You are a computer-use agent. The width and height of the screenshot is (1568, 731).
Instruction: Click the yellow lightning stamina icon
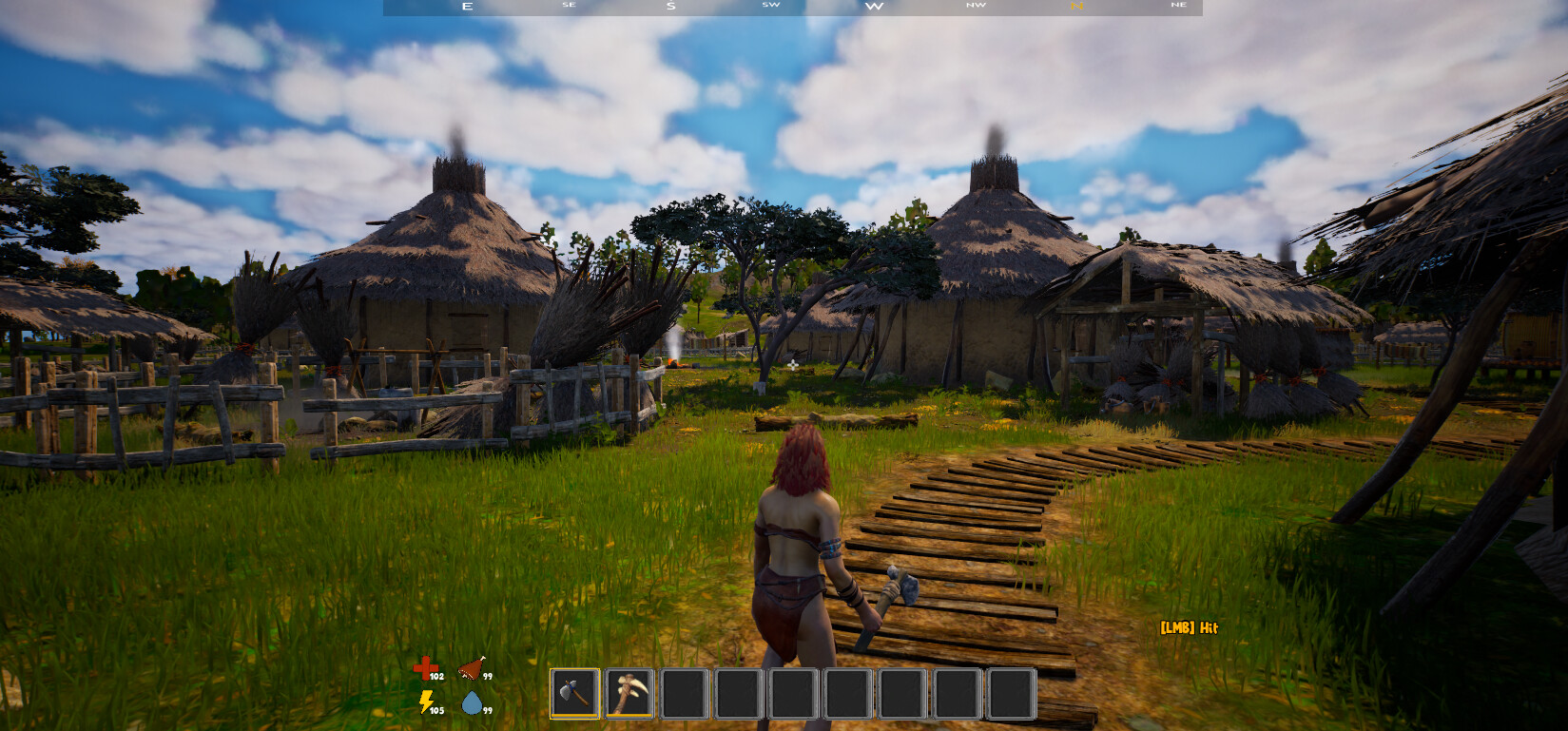426,702
